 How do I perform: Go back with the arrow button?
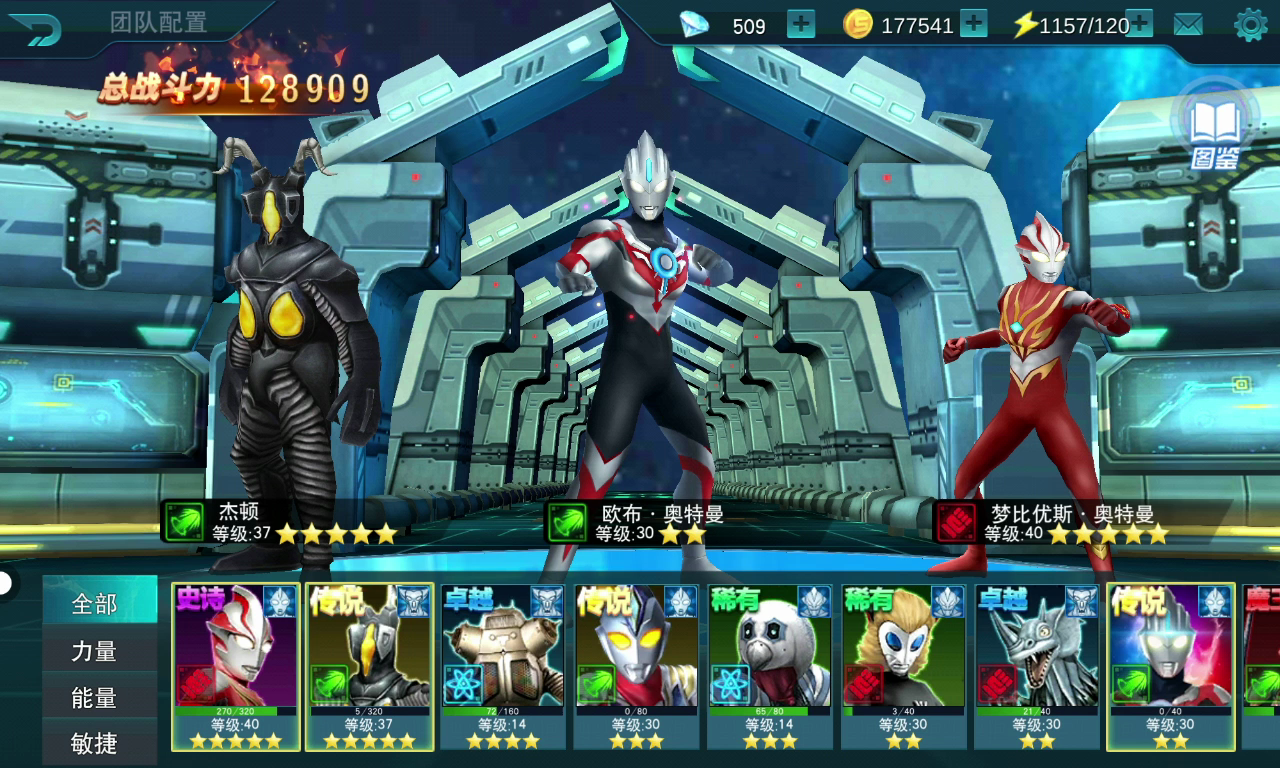pyautogui.click(x=36, y=28)
